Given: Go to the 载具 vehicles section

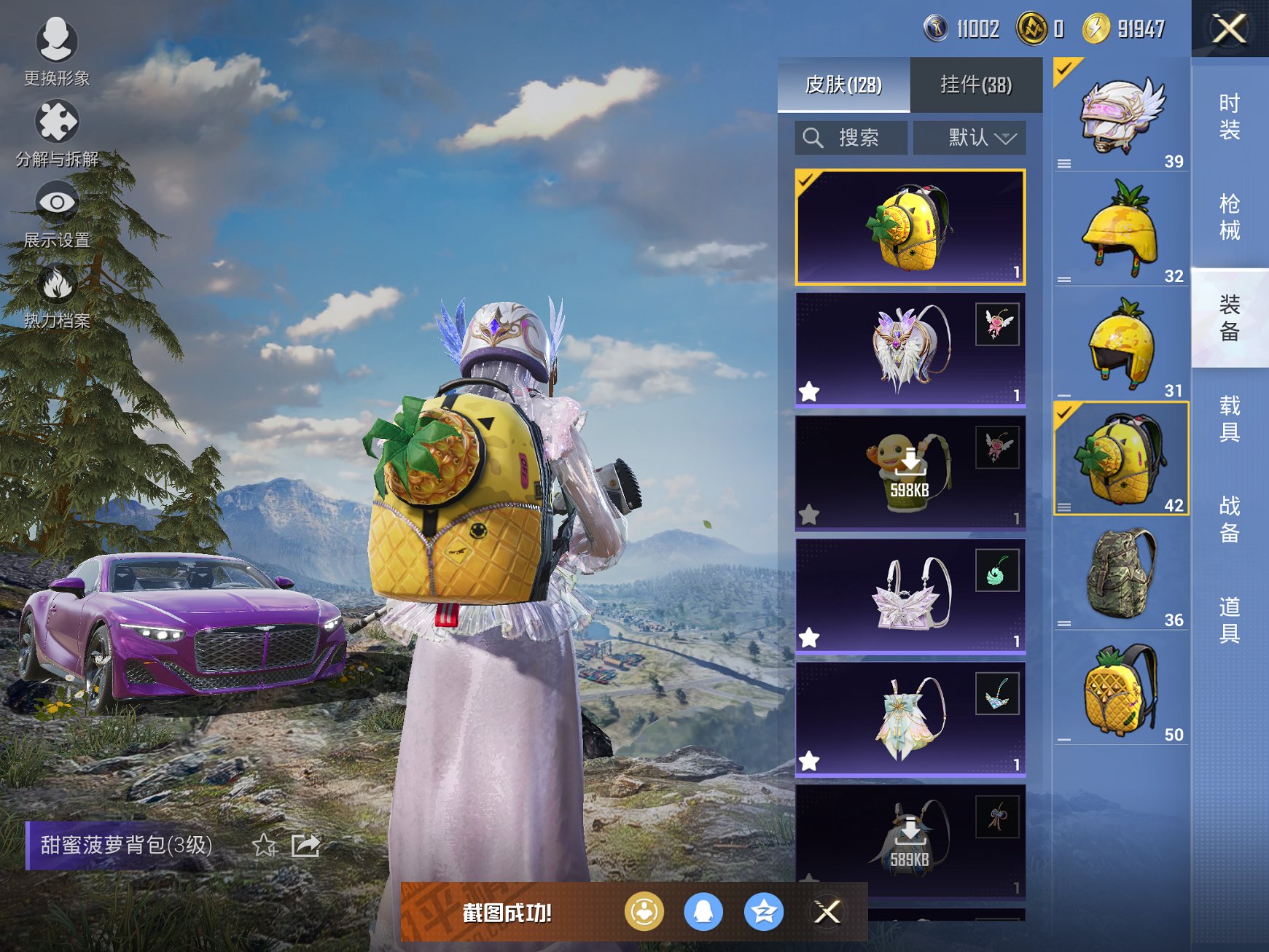Looking at the screenshot, I should [x=1229, y=418].
